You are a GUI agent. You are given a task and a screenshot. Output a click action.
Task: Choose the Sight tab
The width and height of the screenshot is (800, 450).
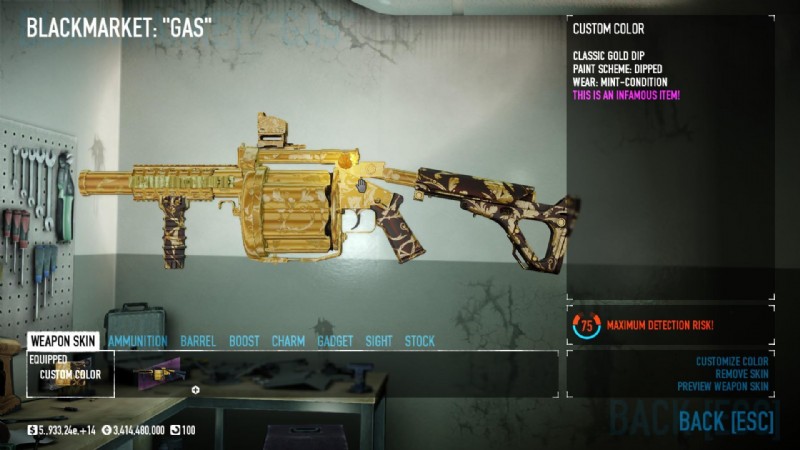[x=379, y=341]
